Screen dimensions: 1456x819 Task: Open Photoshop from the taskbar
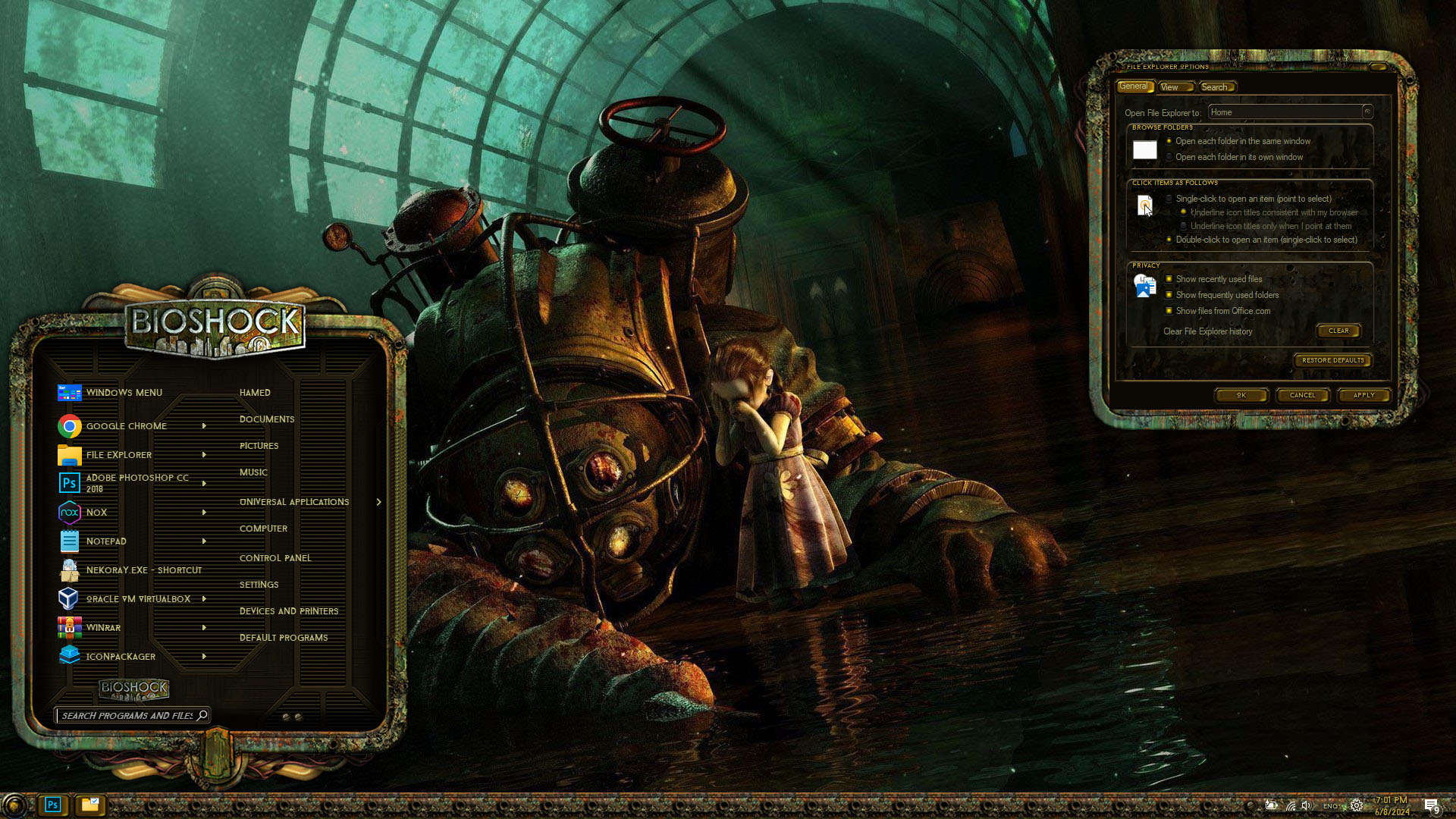(x=52, y=805)
